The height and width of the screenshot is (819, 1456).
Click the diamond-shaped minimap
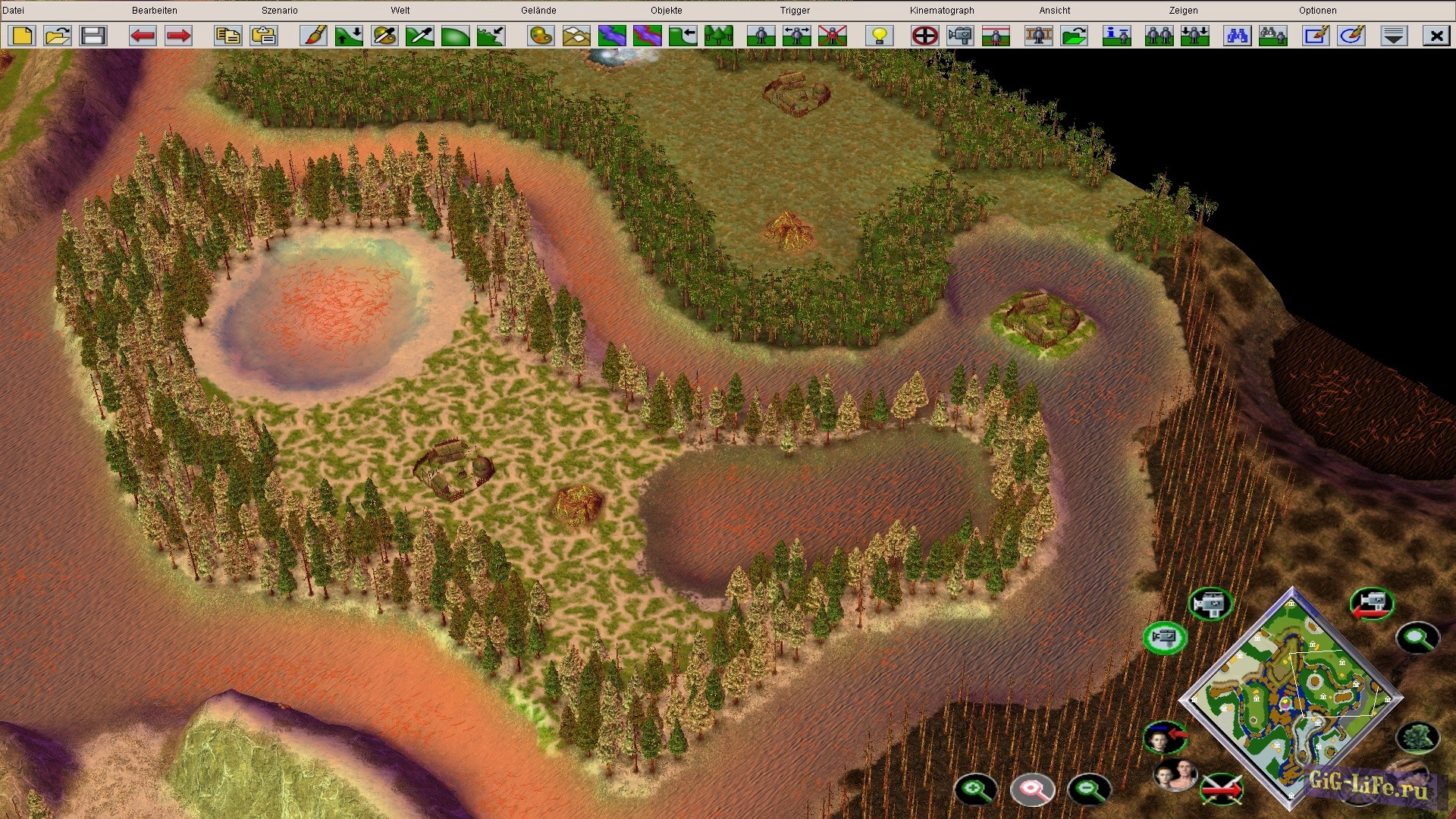click(1292, 698)
